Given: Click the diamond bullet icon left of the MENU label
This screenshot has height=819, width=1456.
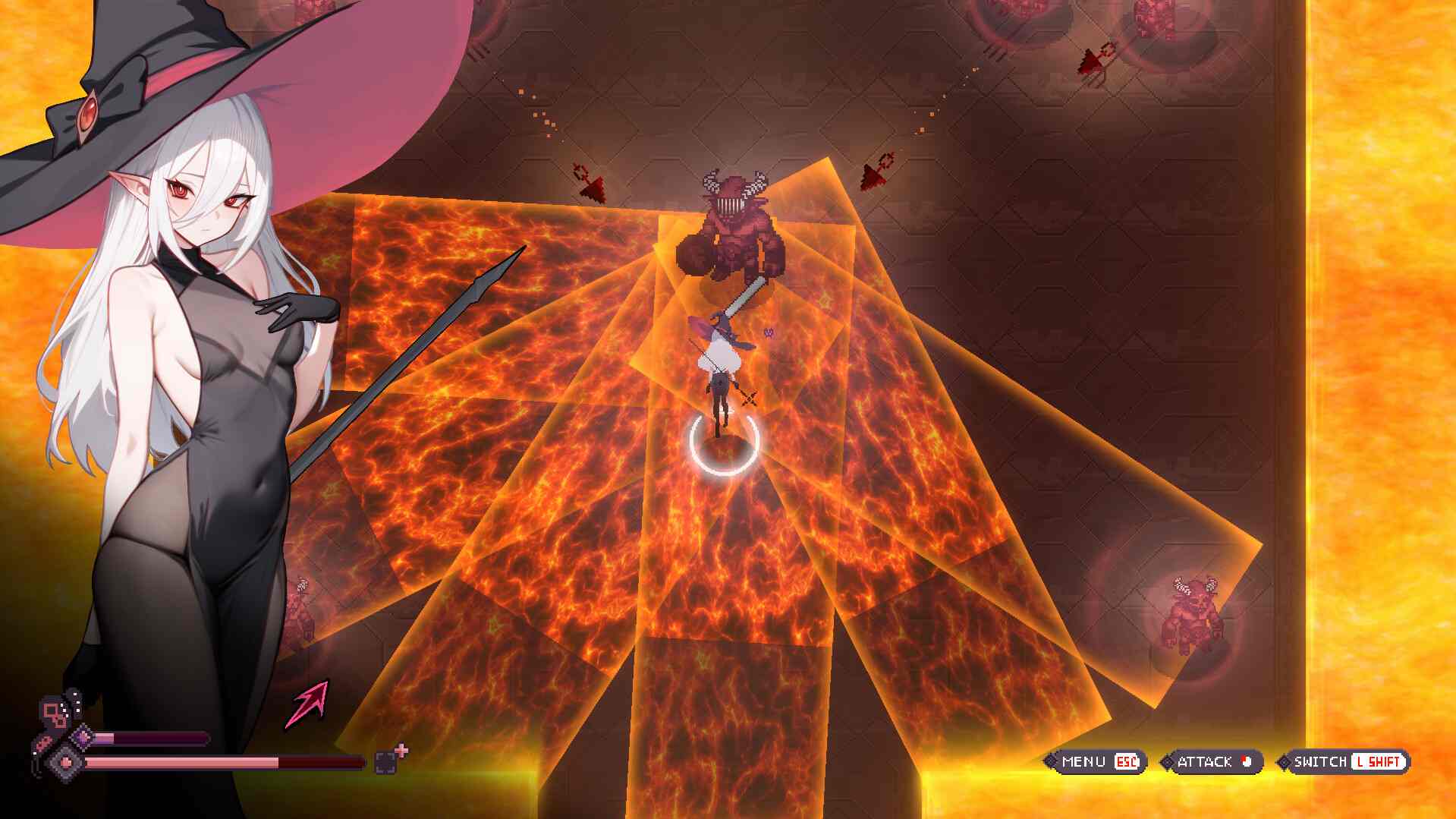Looking at the screenshot, I should coord(1052,762).
